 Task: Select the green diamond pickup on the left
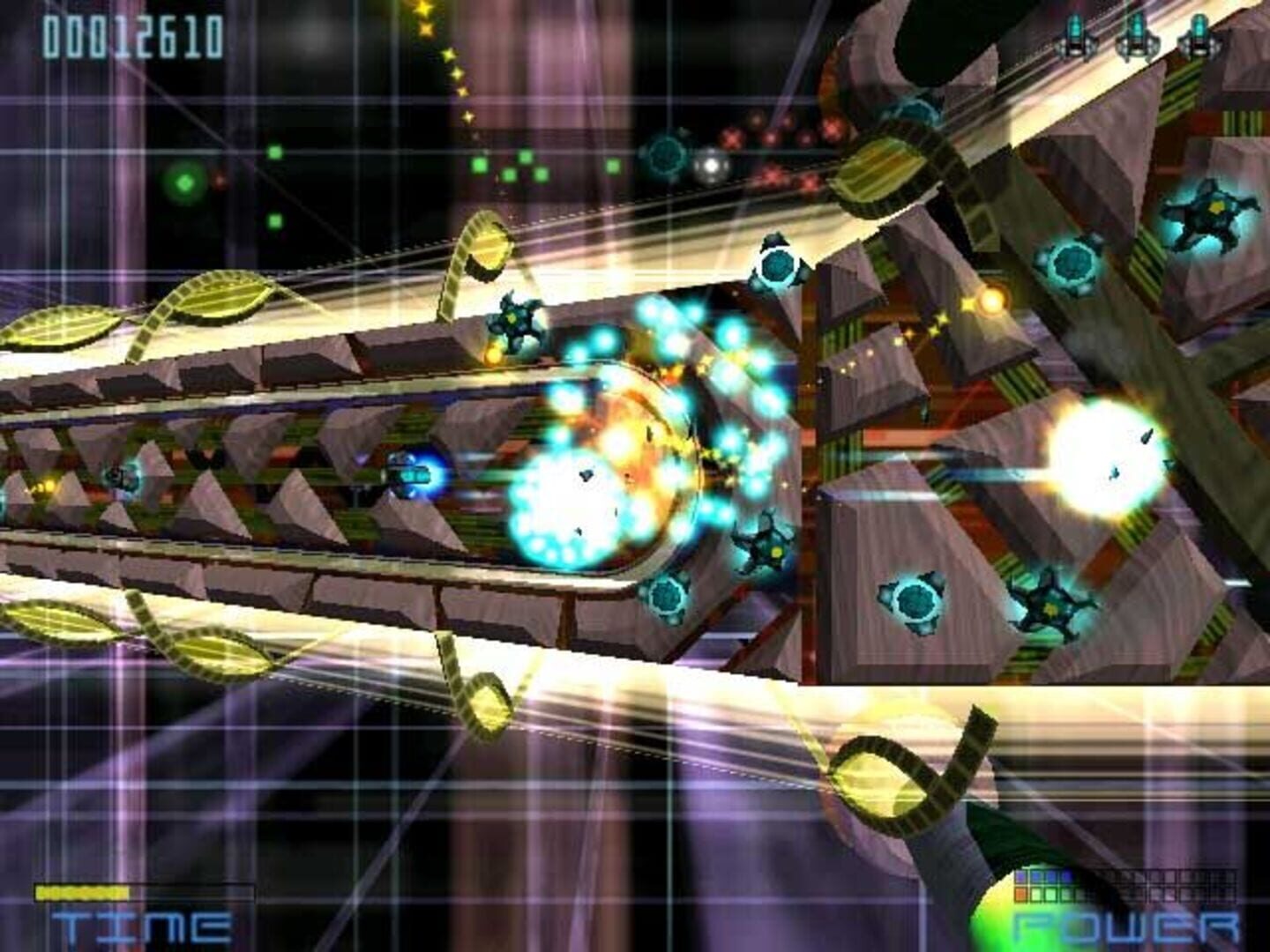(183, 183)
